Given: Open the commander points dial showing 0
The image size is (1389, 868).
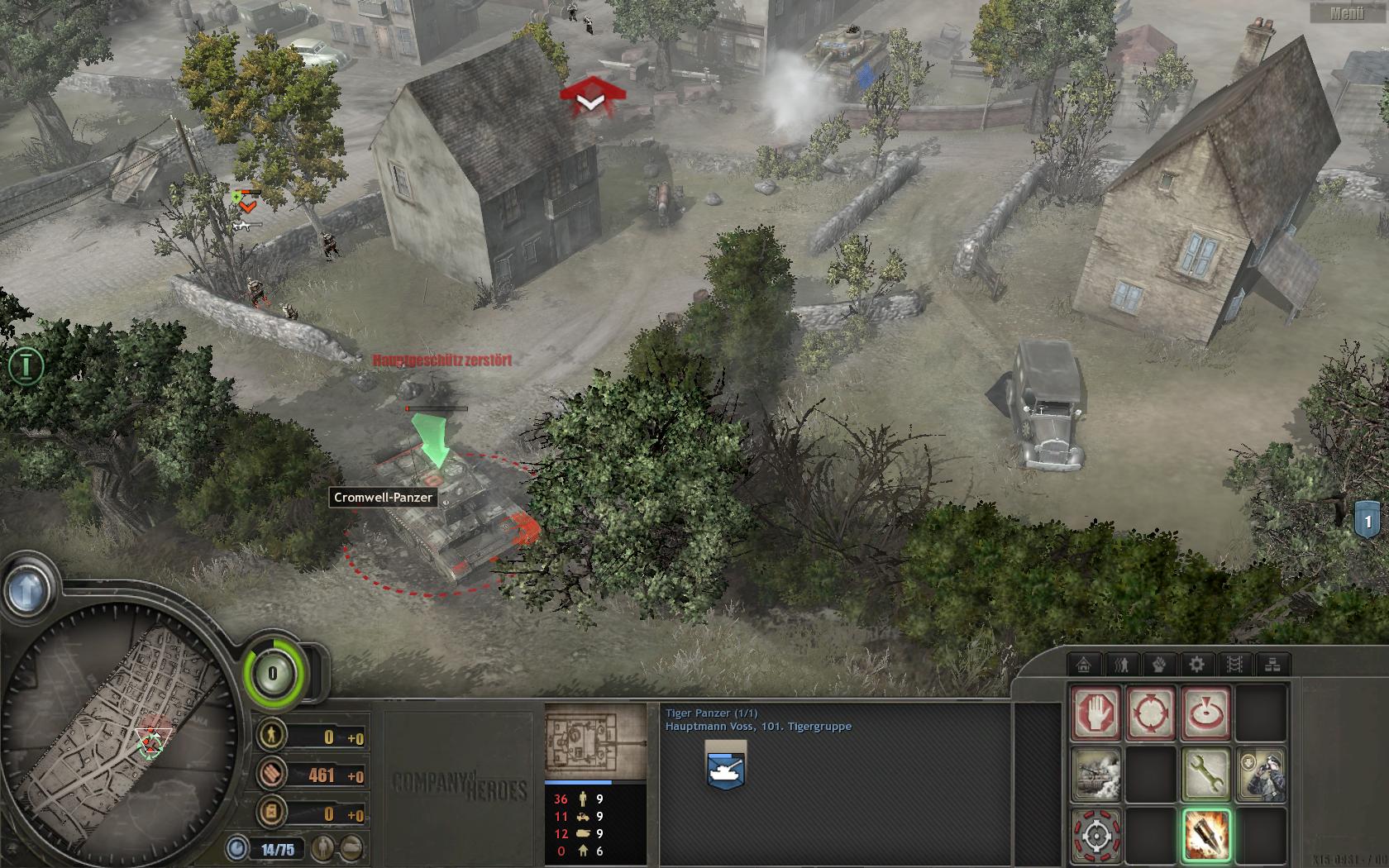Looking at the screenshot, I should (x=273, y=674).
